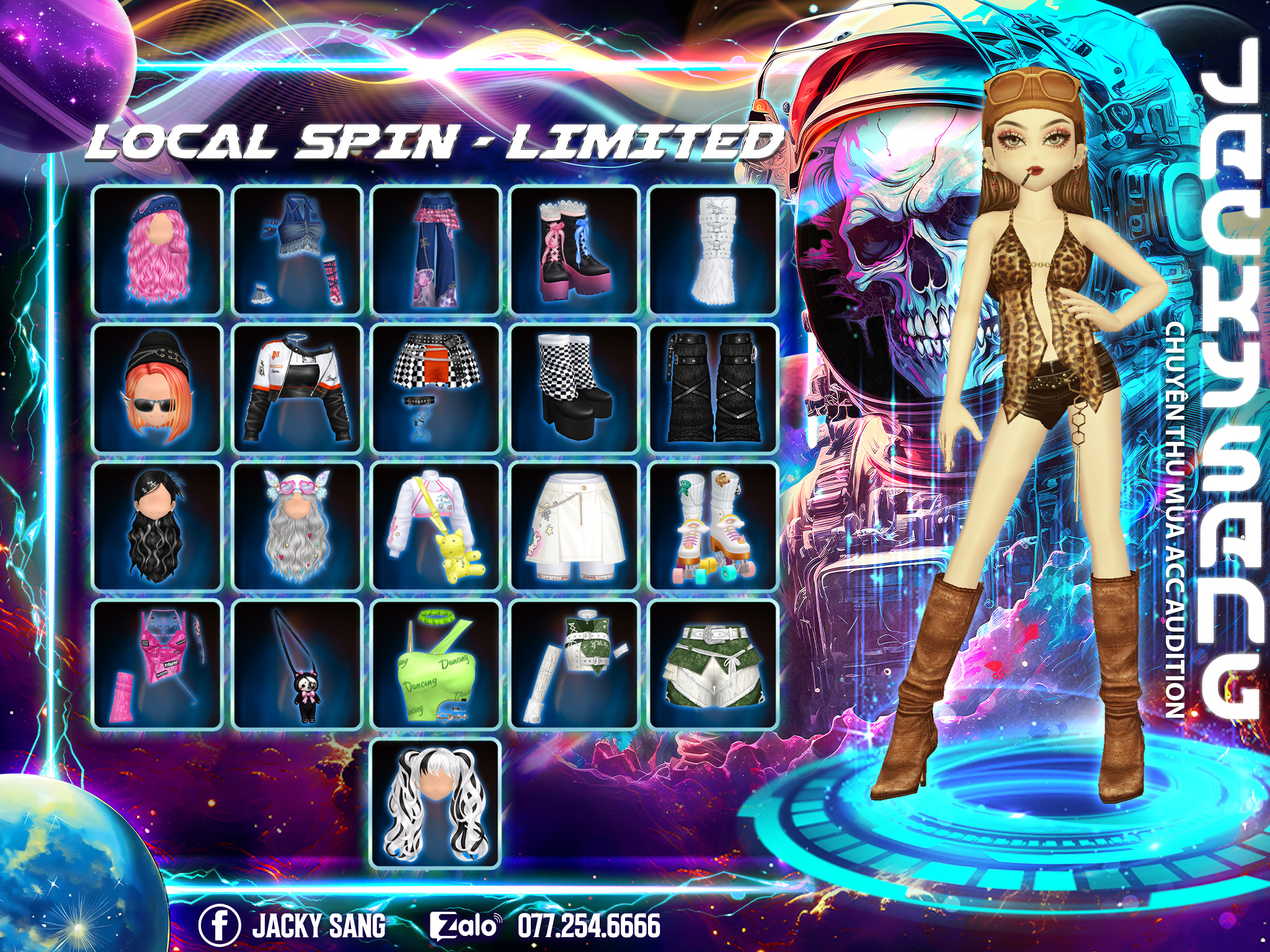Pick the black boots with pink and blue laces
The height and width of the screenshot is (952, 1270).
tap(575, 250)
